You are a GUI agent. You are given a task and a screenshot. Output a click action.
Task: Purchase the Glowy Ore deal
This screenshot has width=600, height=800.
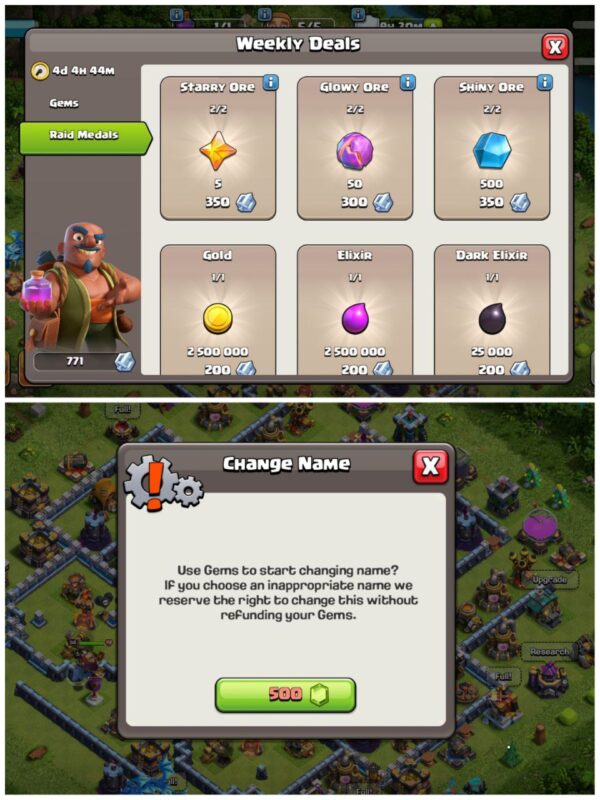click(x=354, y=150)
